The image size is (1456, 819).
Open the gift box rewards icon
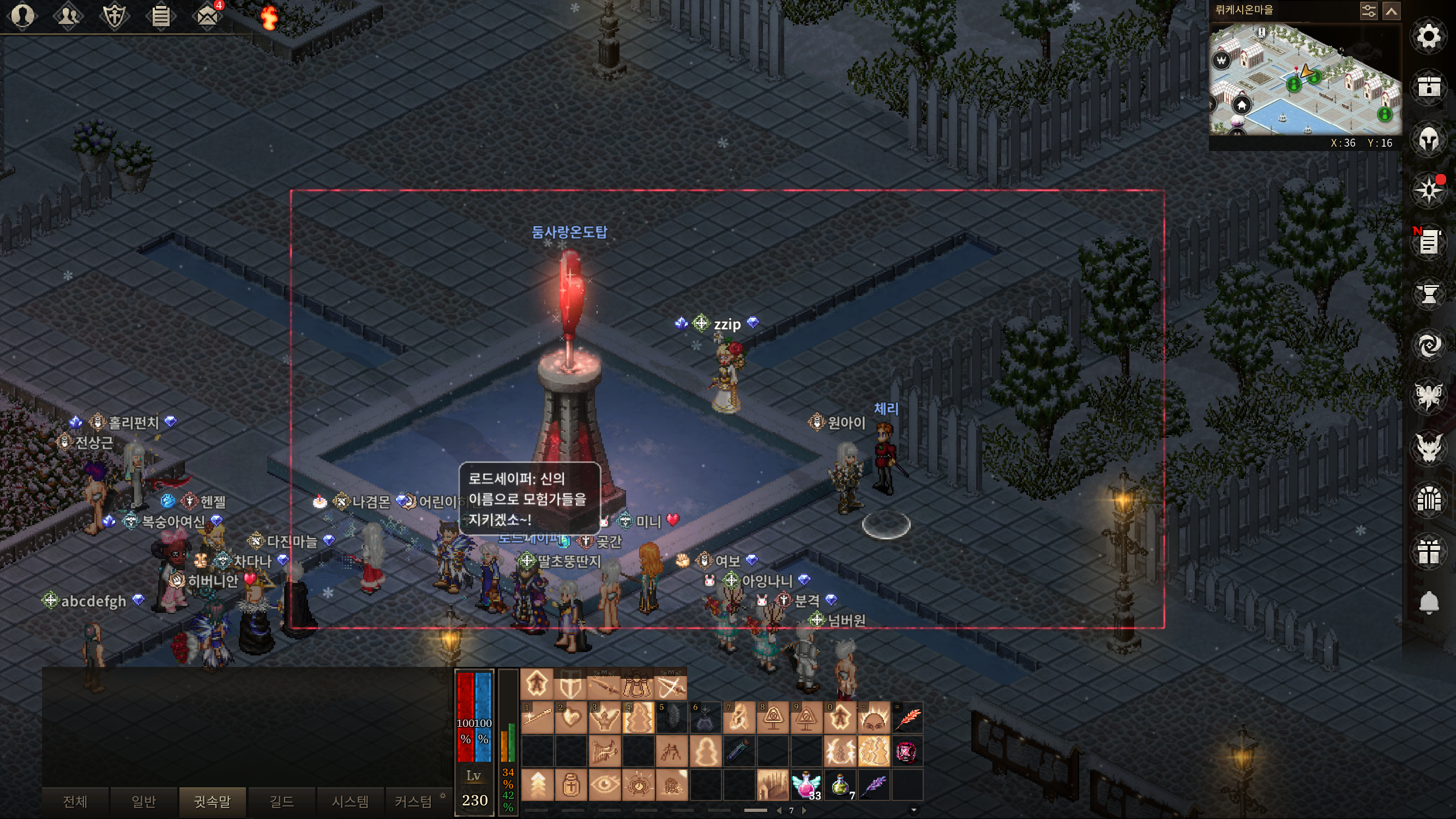click(x=1428, y=551)
